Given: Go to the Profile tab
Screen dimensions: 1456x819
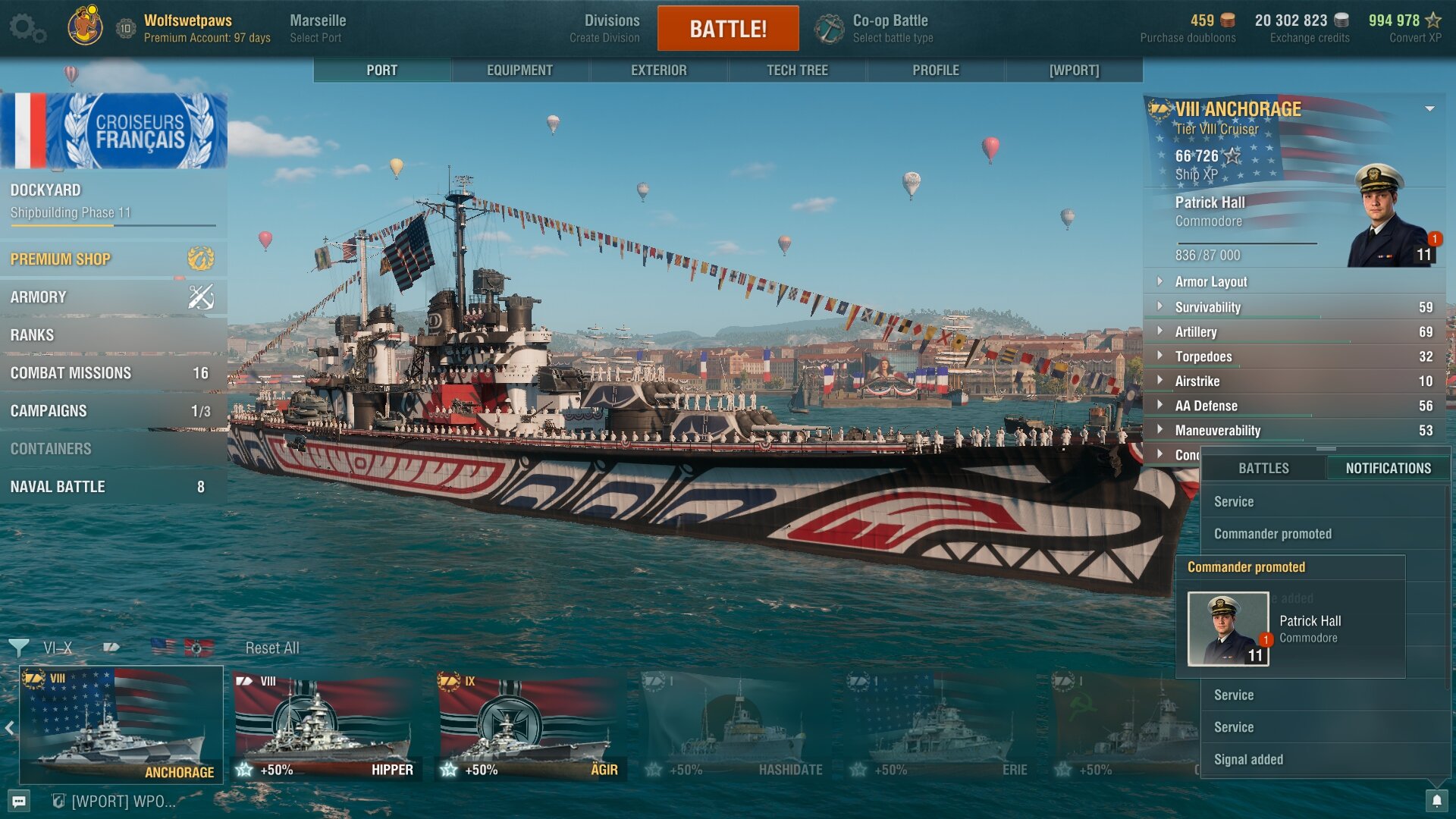Looking at the screenshot, I should coord(935,70).
